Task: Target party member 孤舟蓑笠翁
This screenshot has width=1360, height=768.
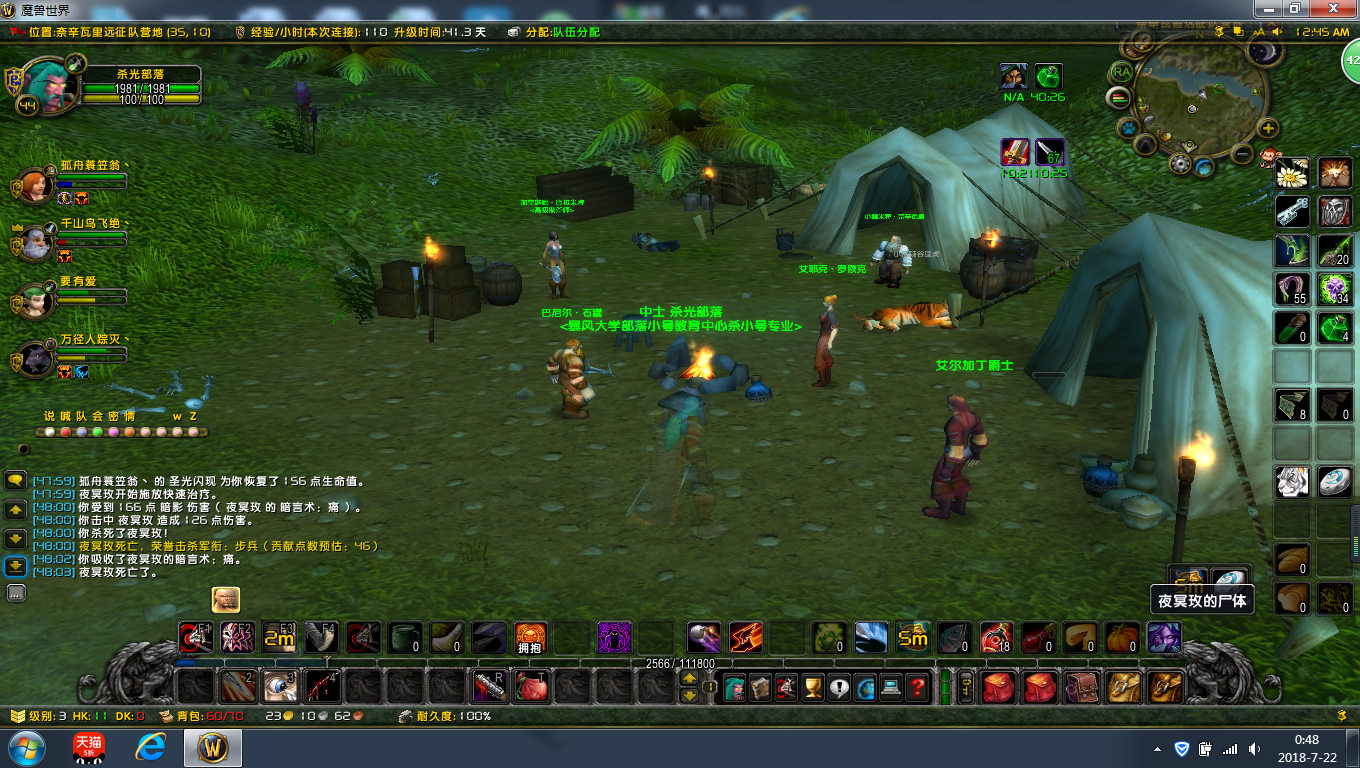Action: coord(37,185)
